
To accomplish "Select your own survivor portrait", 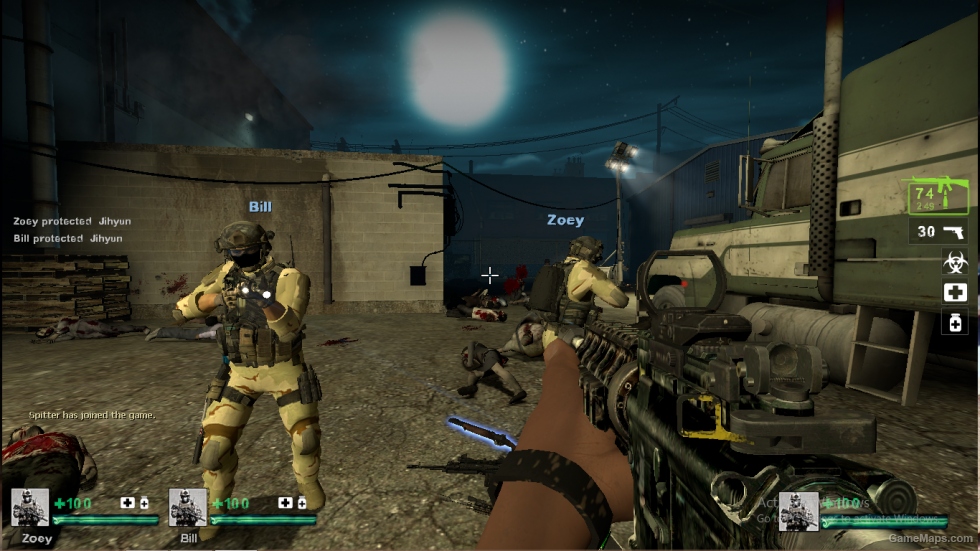I will [799, 510].
